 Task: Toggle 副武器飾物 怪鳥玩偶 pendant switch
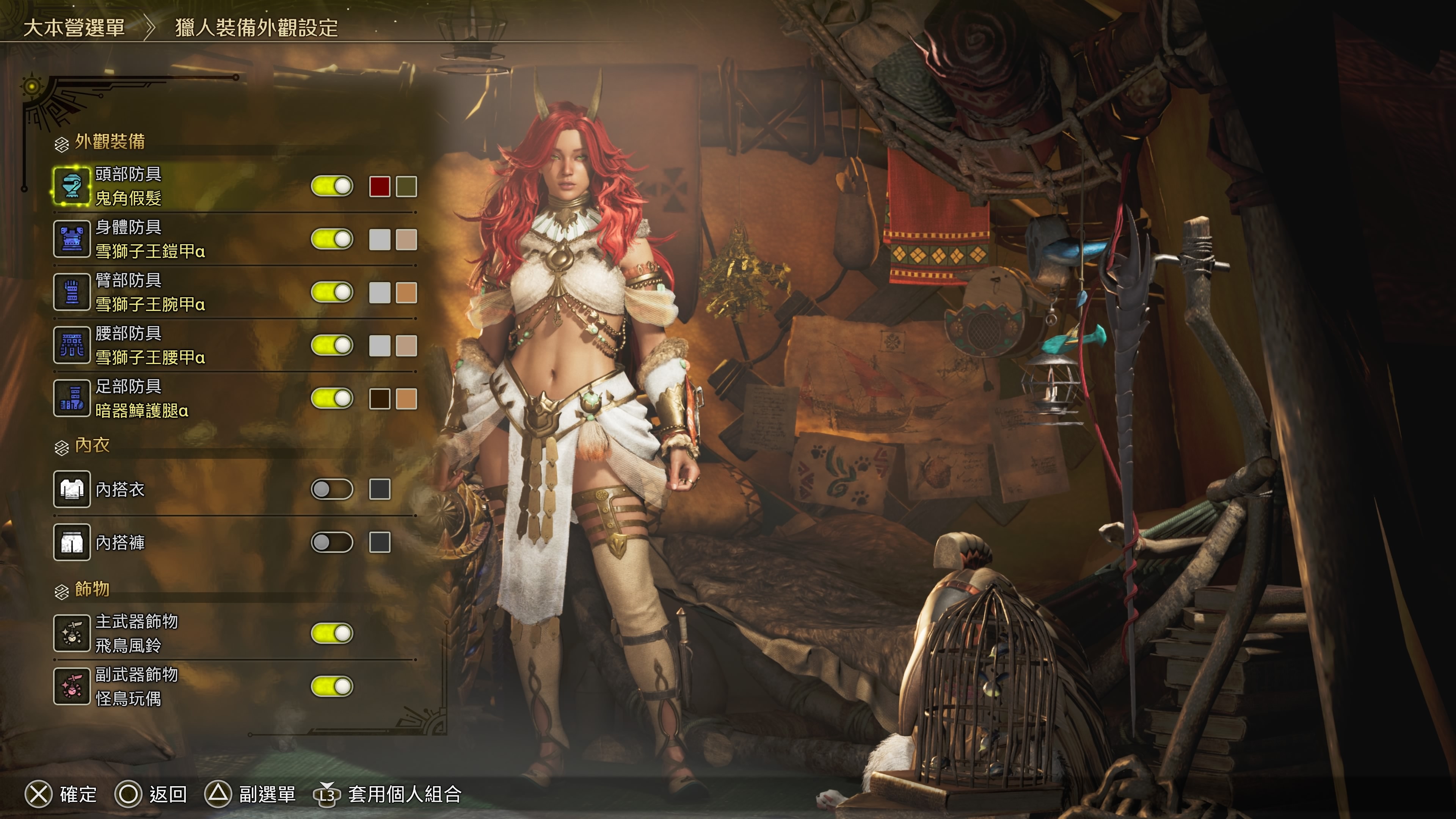click(x=332, y=687)
